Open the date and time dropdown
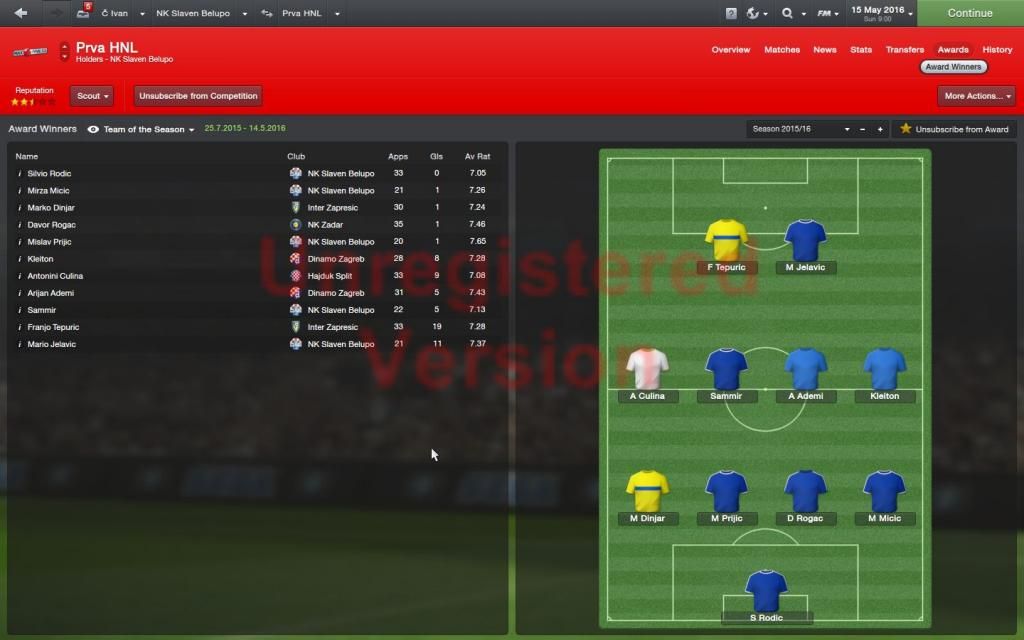 click(x=881, y=13)
